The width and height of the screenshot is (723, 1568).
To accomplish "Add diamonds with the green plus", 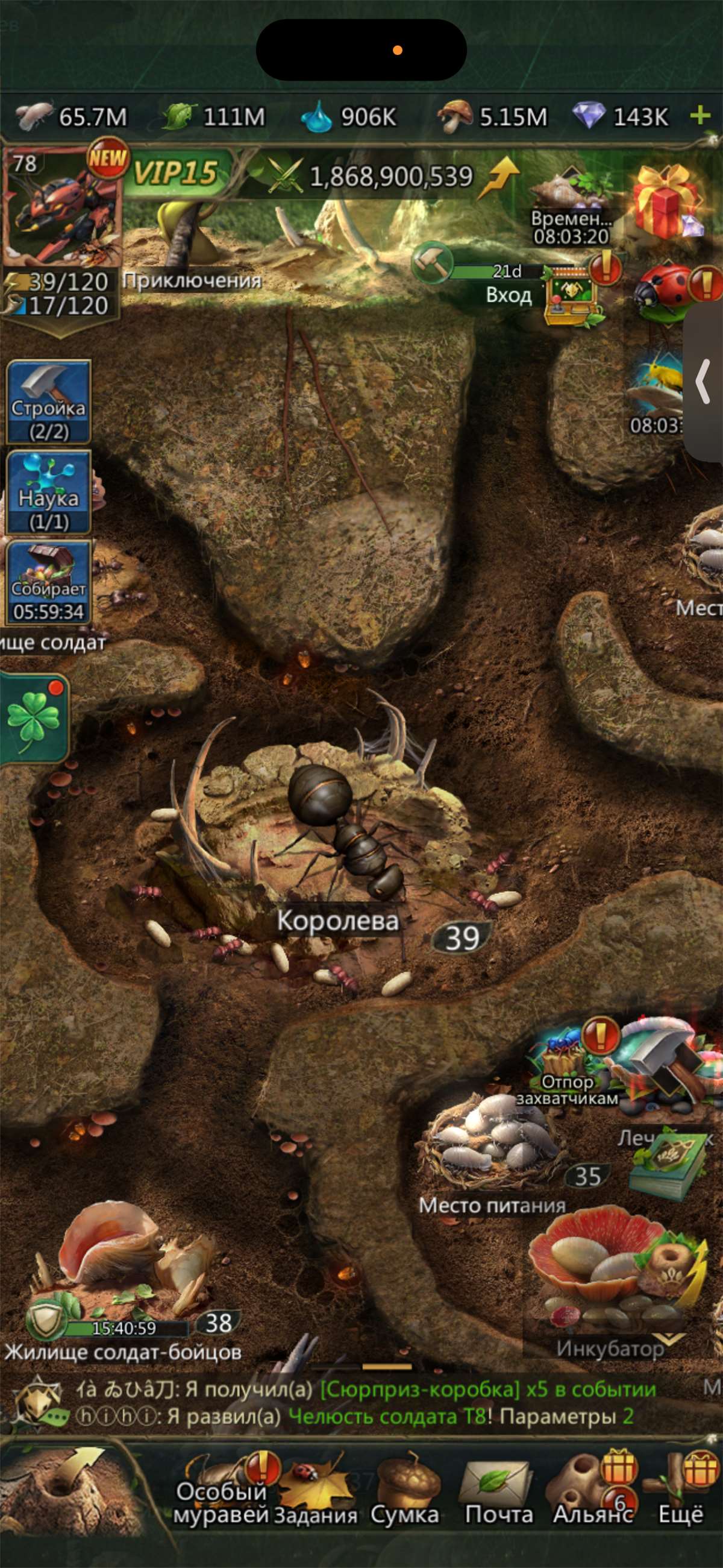I will 701,115.
